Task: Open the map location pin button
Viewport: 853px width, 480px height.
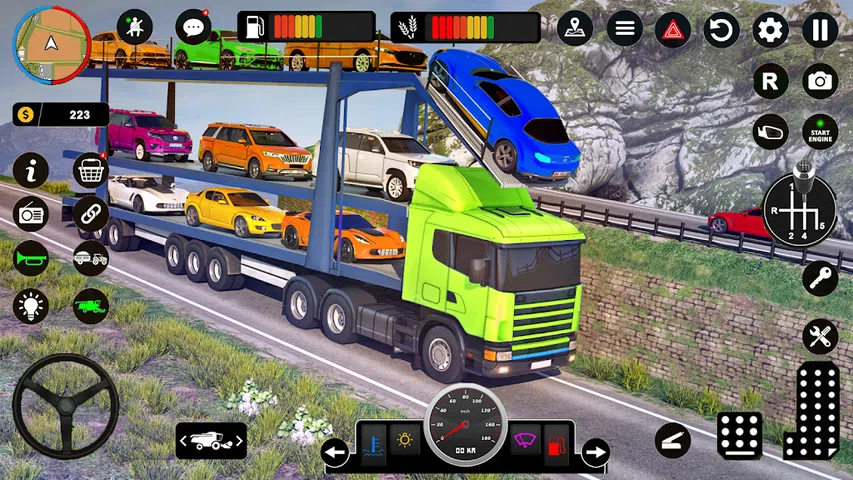Action: (x=575, y=28)
